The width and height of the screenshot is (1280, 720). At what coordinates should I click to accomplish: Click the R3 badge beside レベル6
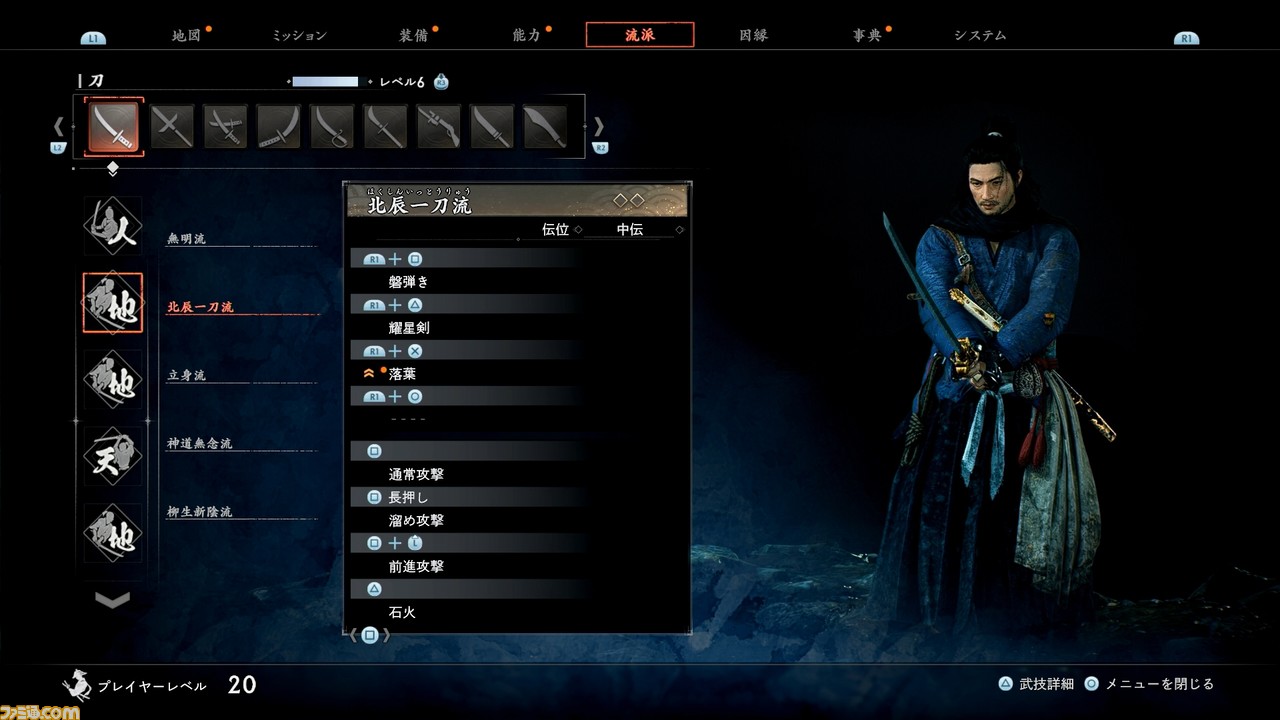click(x=440, y=83)
